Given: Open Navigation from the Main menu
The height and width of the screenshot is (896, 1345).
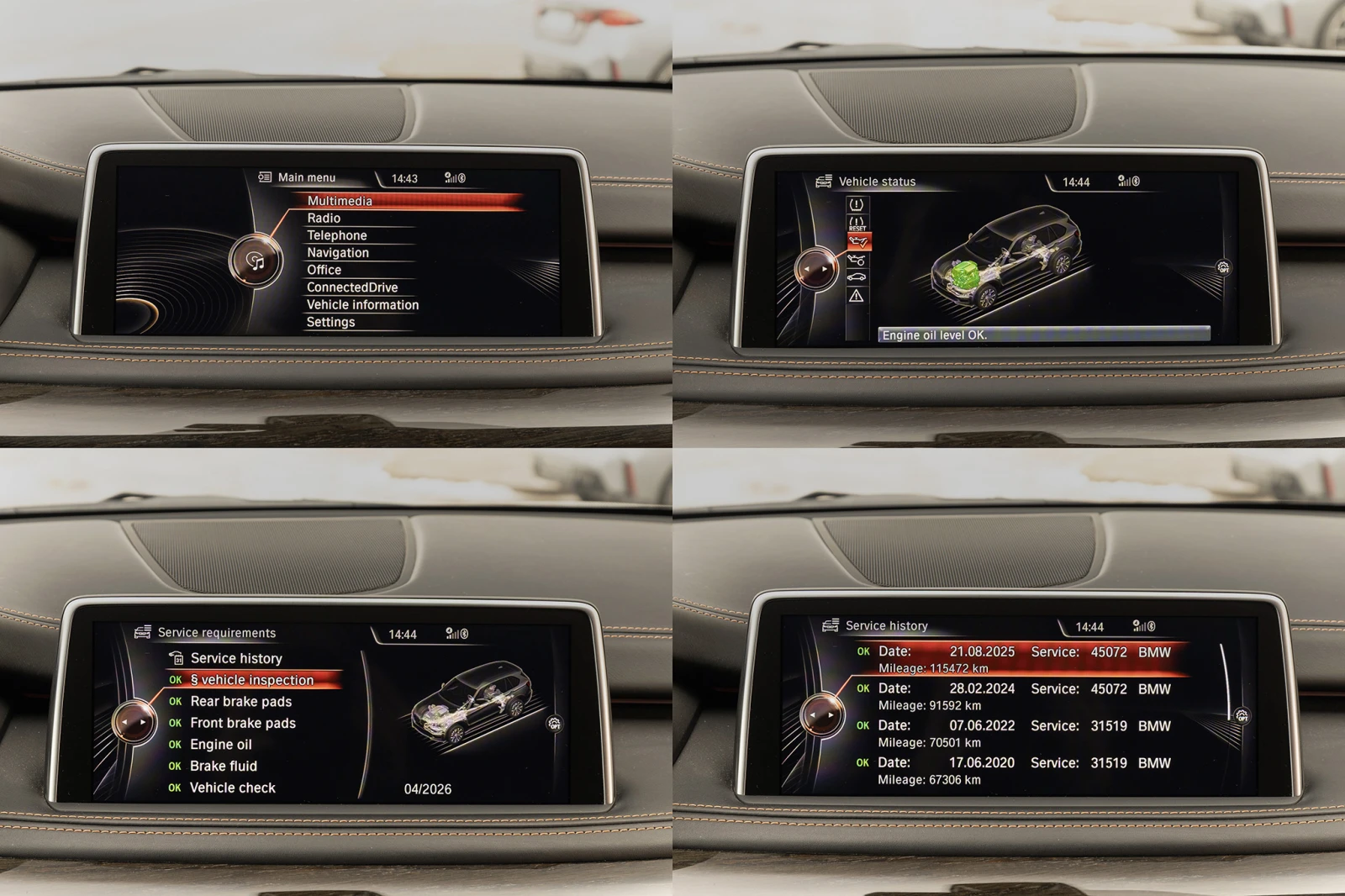Looking at the screenshot, I should pos(337,253).
